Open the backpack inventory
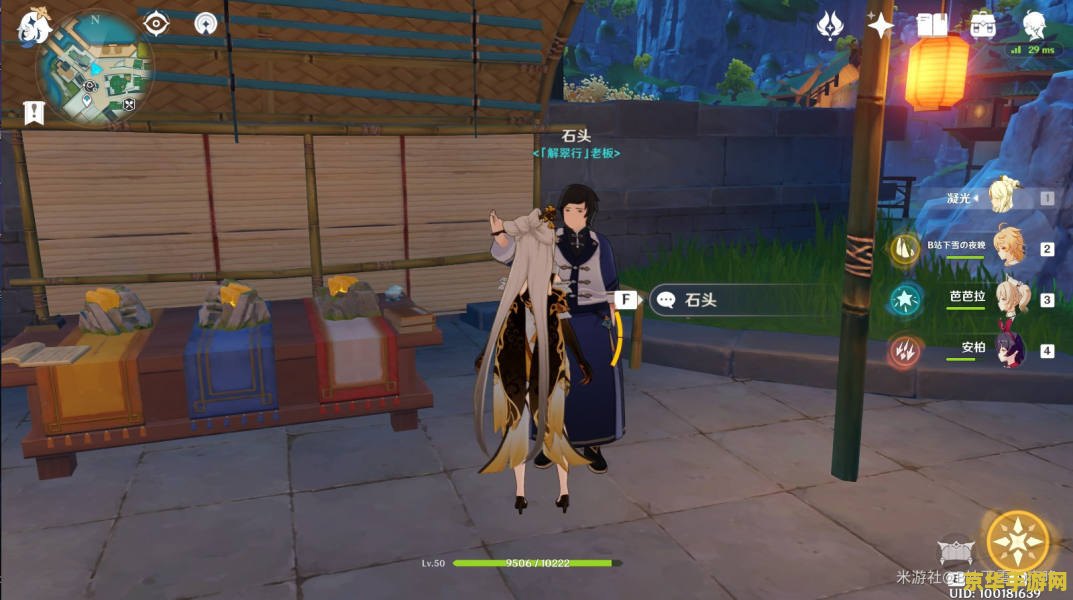This screenshot has height=600, width=1073. point(983,25)
